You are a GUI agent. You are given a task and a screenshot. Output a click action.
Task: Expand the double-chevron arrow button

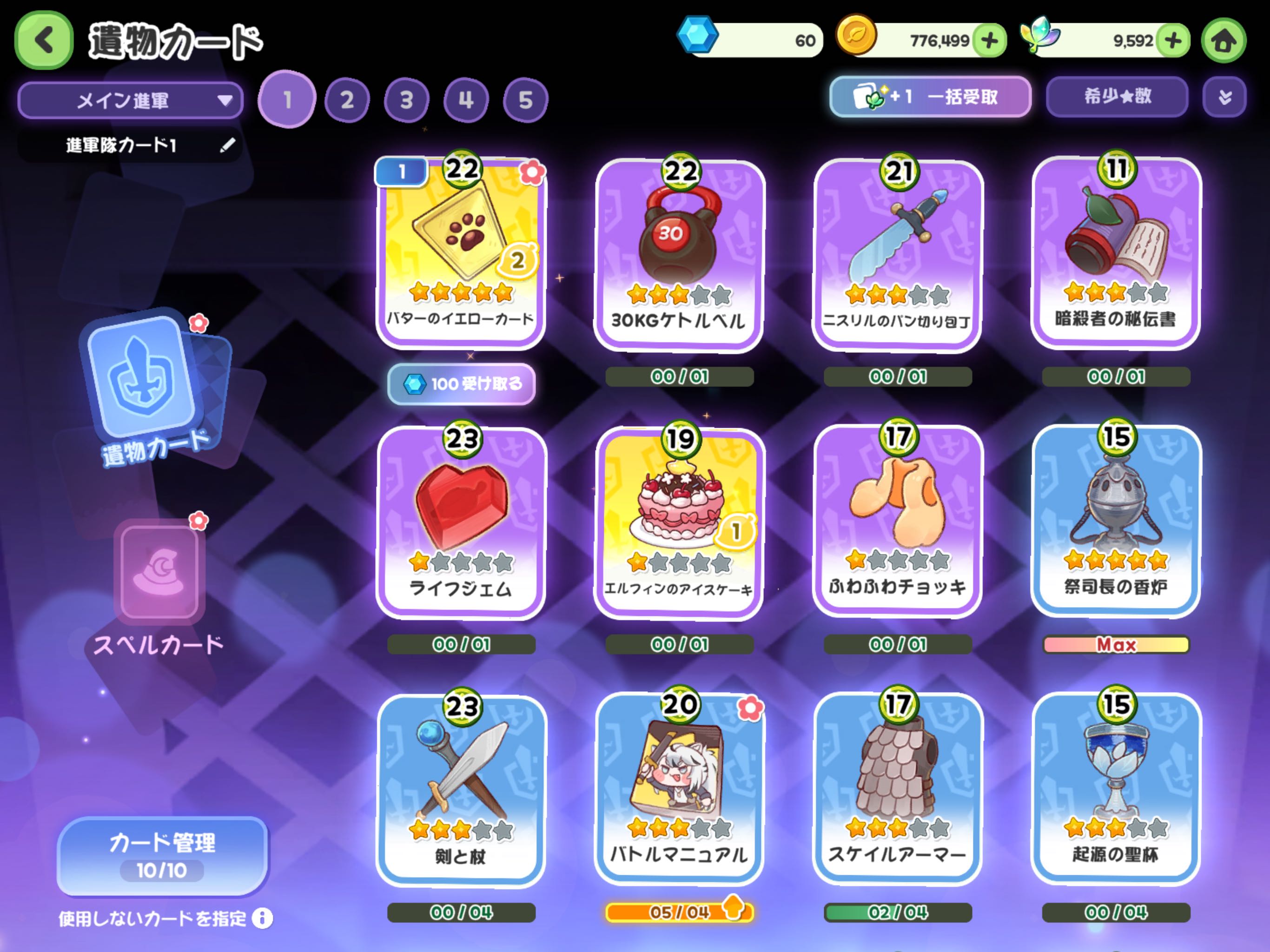coord(1224,97)
